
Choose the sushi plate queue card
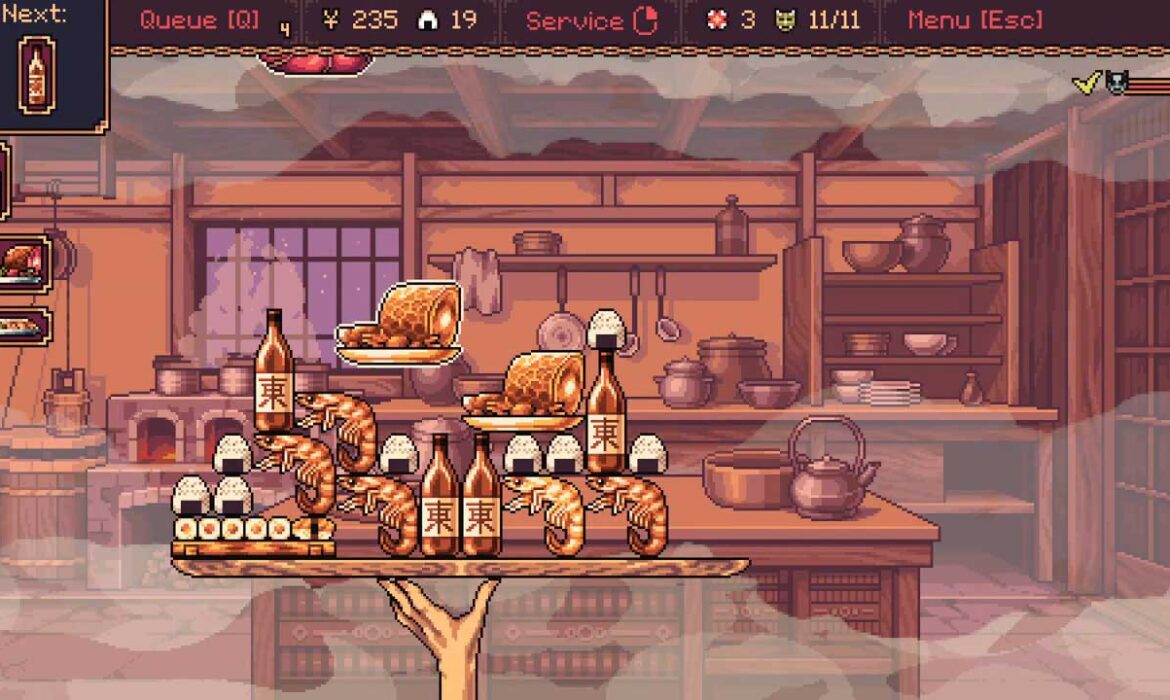click(24, 327)
